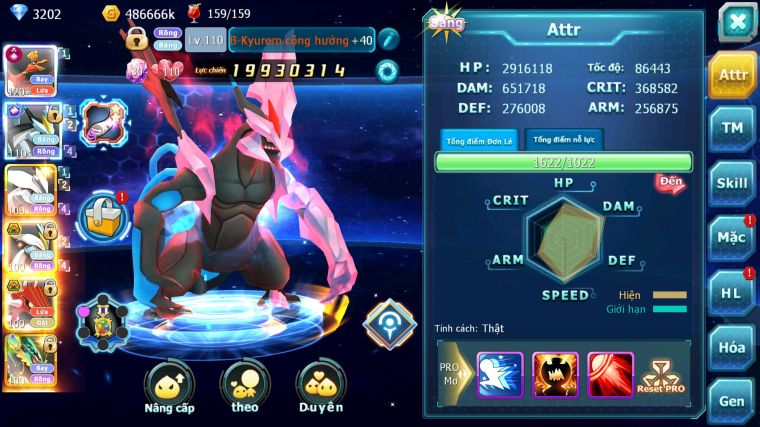
Task: Open the Skill side tab
Action: click(x=732, y=183)
